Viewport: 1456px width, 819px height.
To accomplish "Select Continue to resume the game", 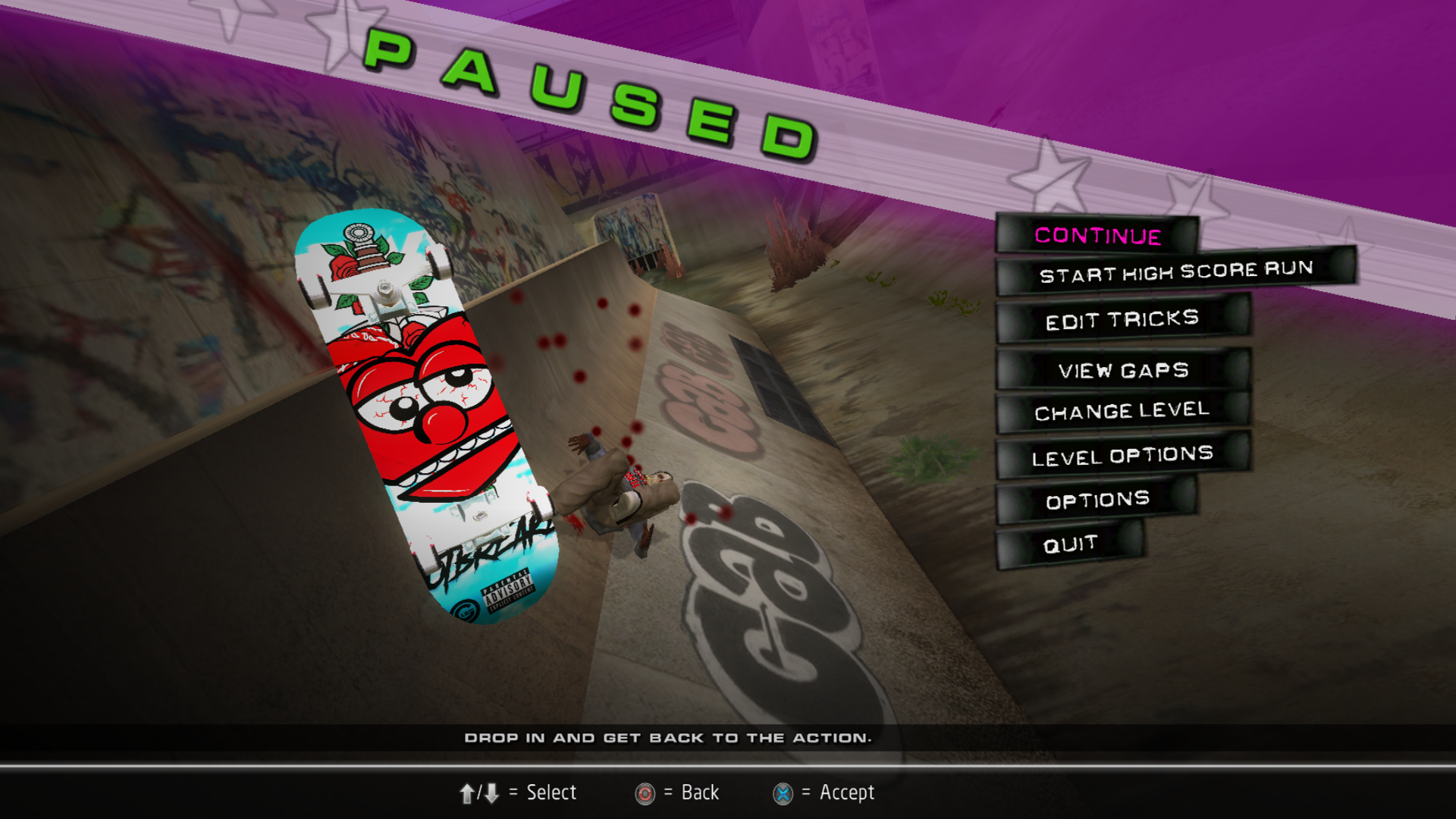I will point(1097,236).
